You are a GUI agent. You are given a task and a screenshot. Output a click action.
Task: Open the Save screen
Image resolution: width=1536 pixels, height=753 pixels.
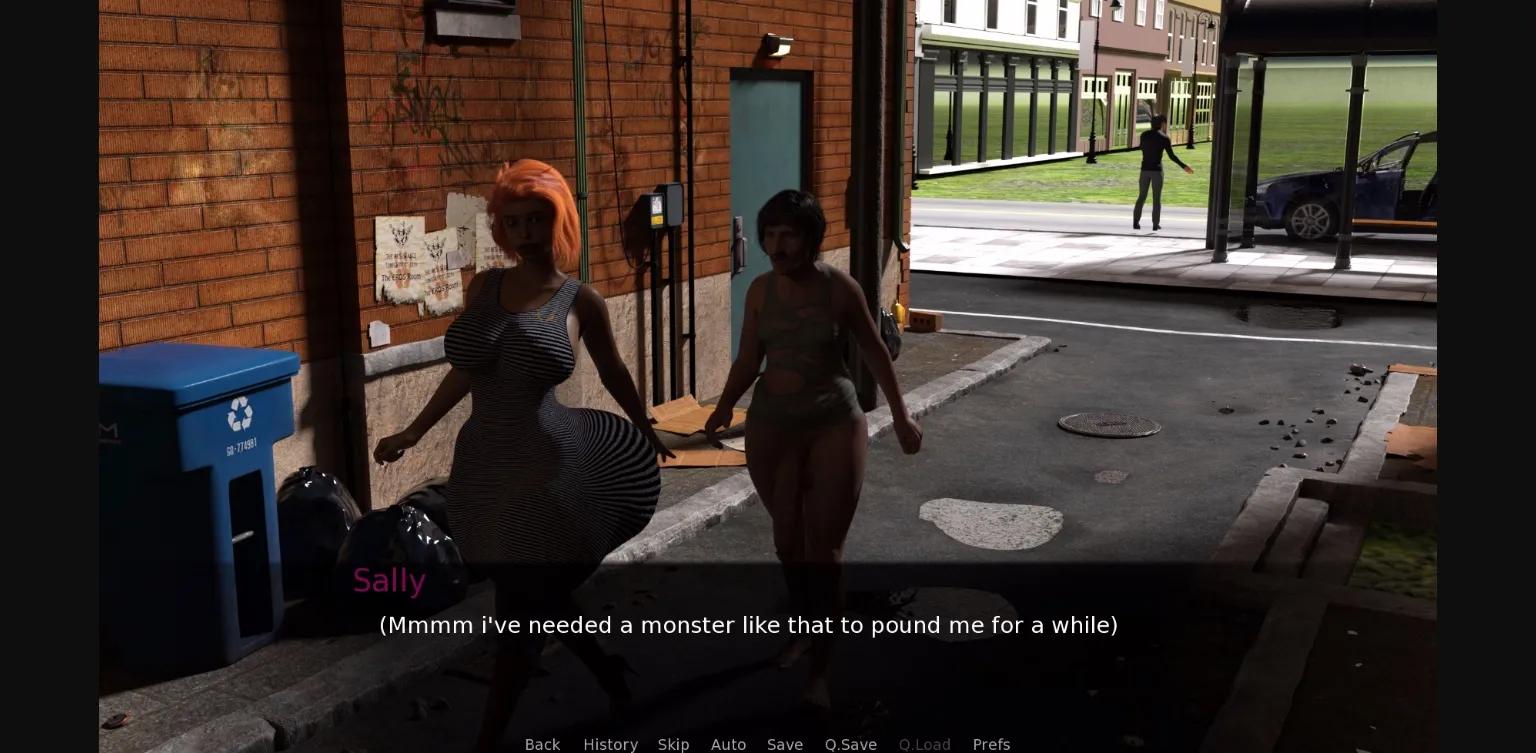784,745
